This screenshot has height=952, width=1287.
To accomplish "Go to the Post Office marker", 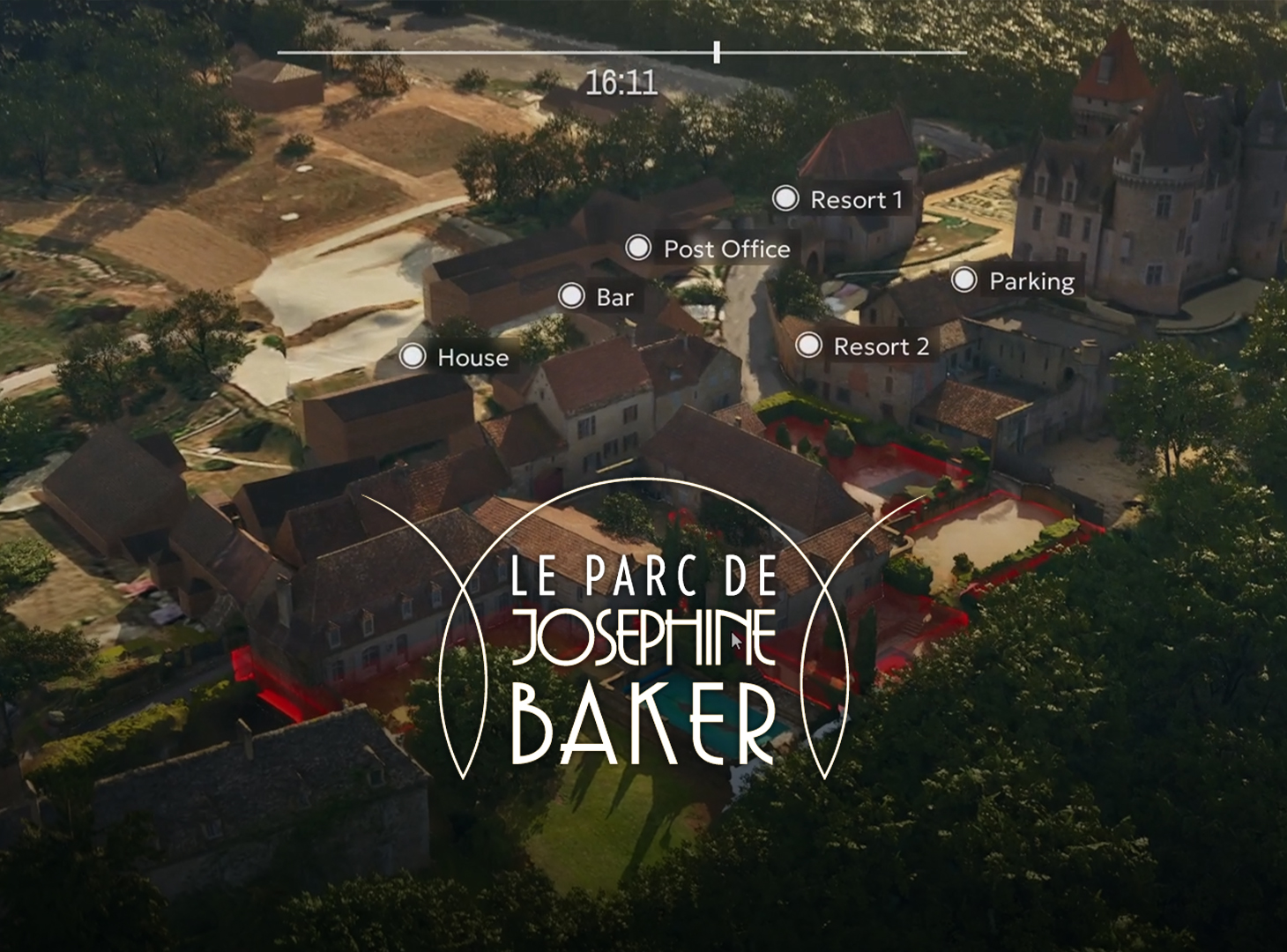I will [638, 248].
